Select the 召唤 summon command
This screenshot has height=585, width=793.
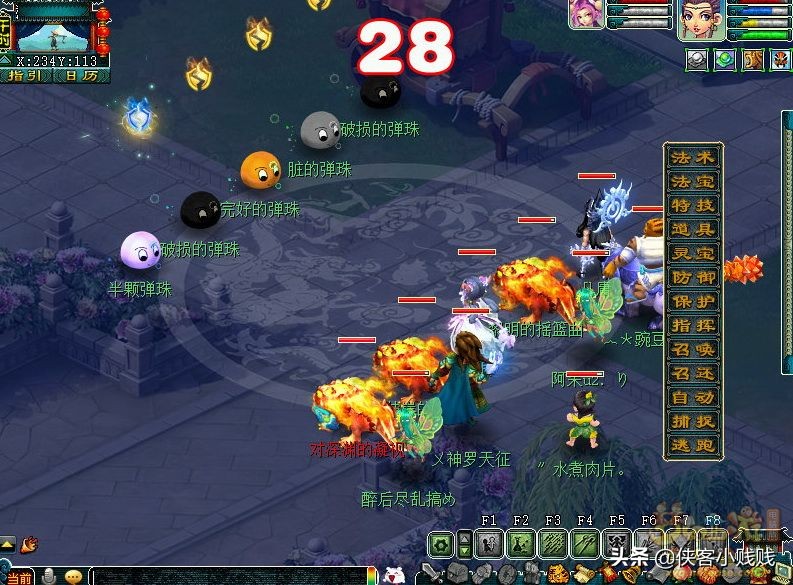tap(693, 350)
